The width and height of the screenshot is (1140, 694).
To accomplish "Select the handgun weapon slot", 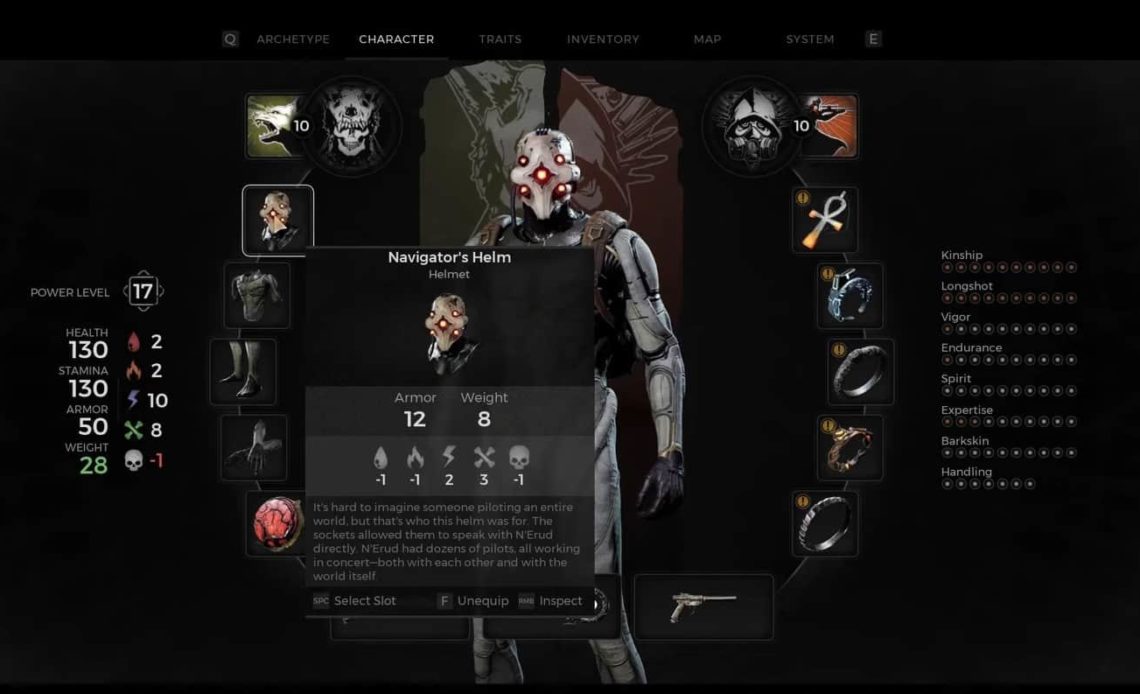I will (x=704, y=606).
